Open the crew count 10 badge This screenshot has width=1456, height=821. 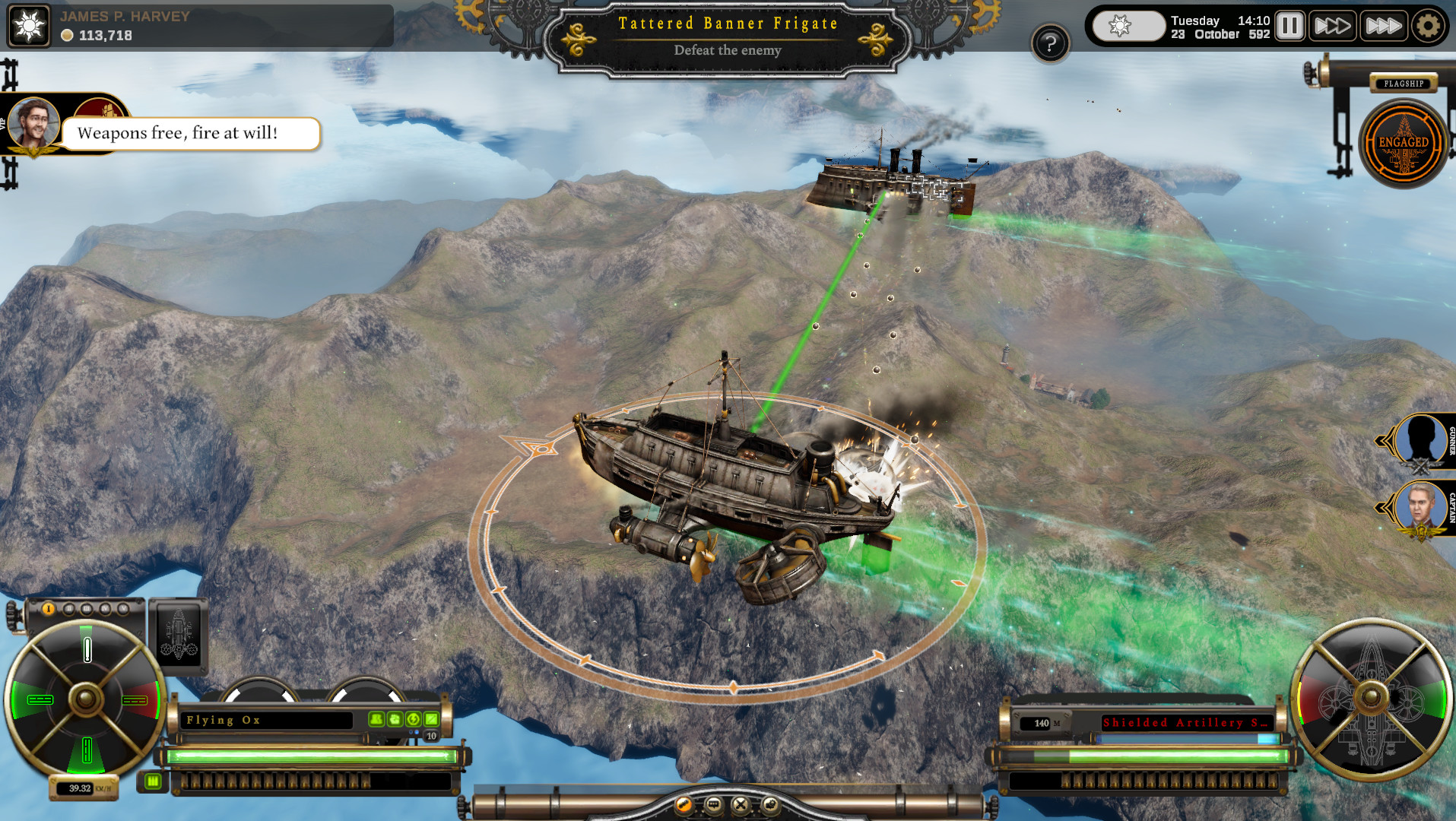click(430, 736)
